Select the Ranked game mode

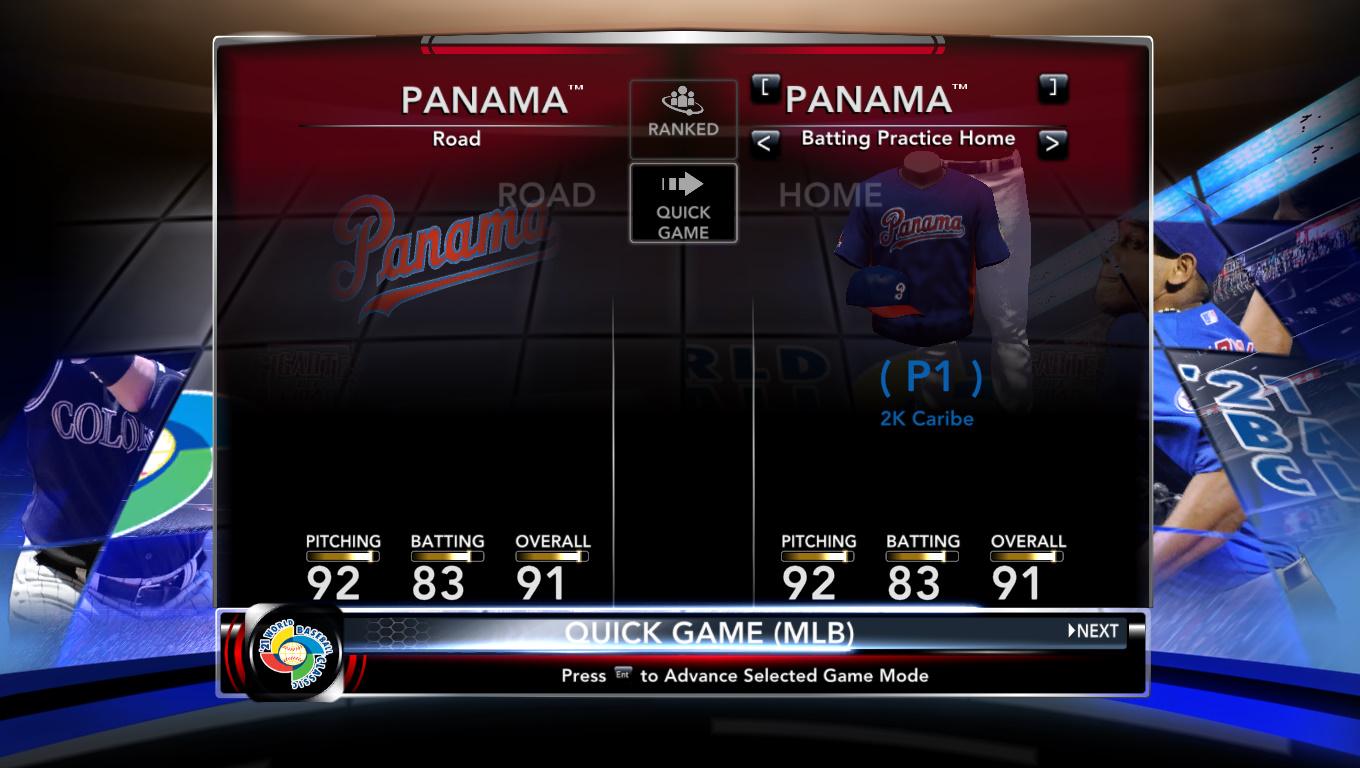pyautogui.click(x=683, y=118)
